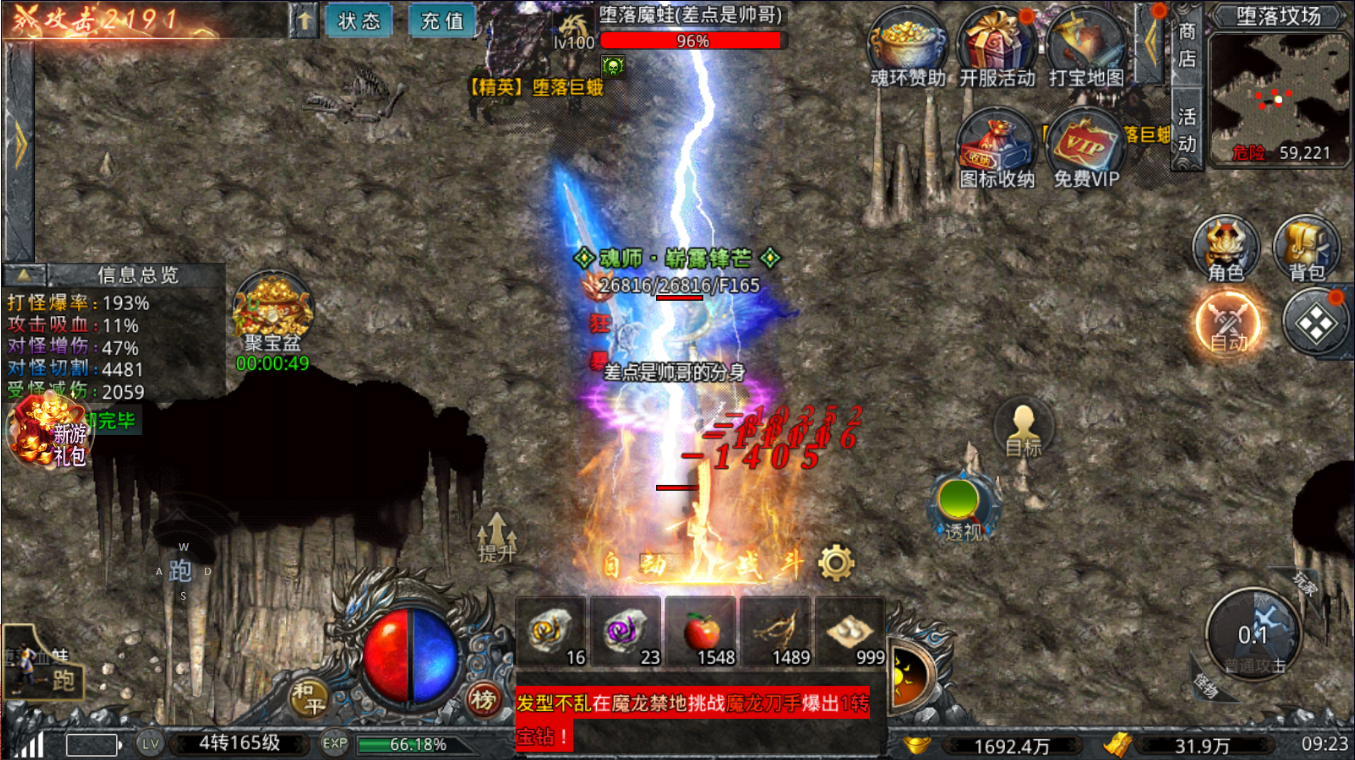The image size is (1355, 760).
Task: Open 开服活动 gift box event
Action: (996, 45)
